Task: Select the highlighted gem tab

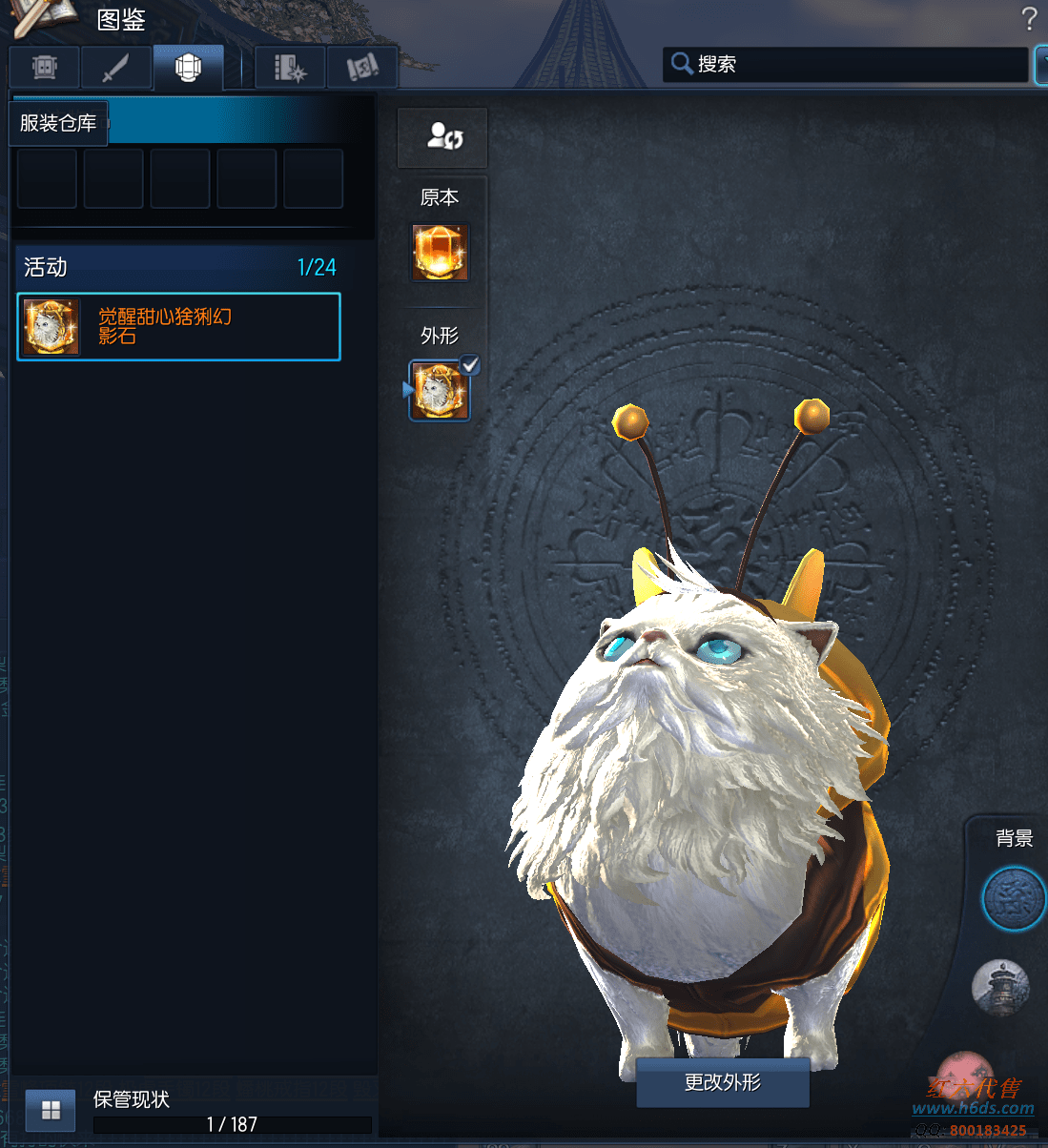Action: [x=188, y=68]
